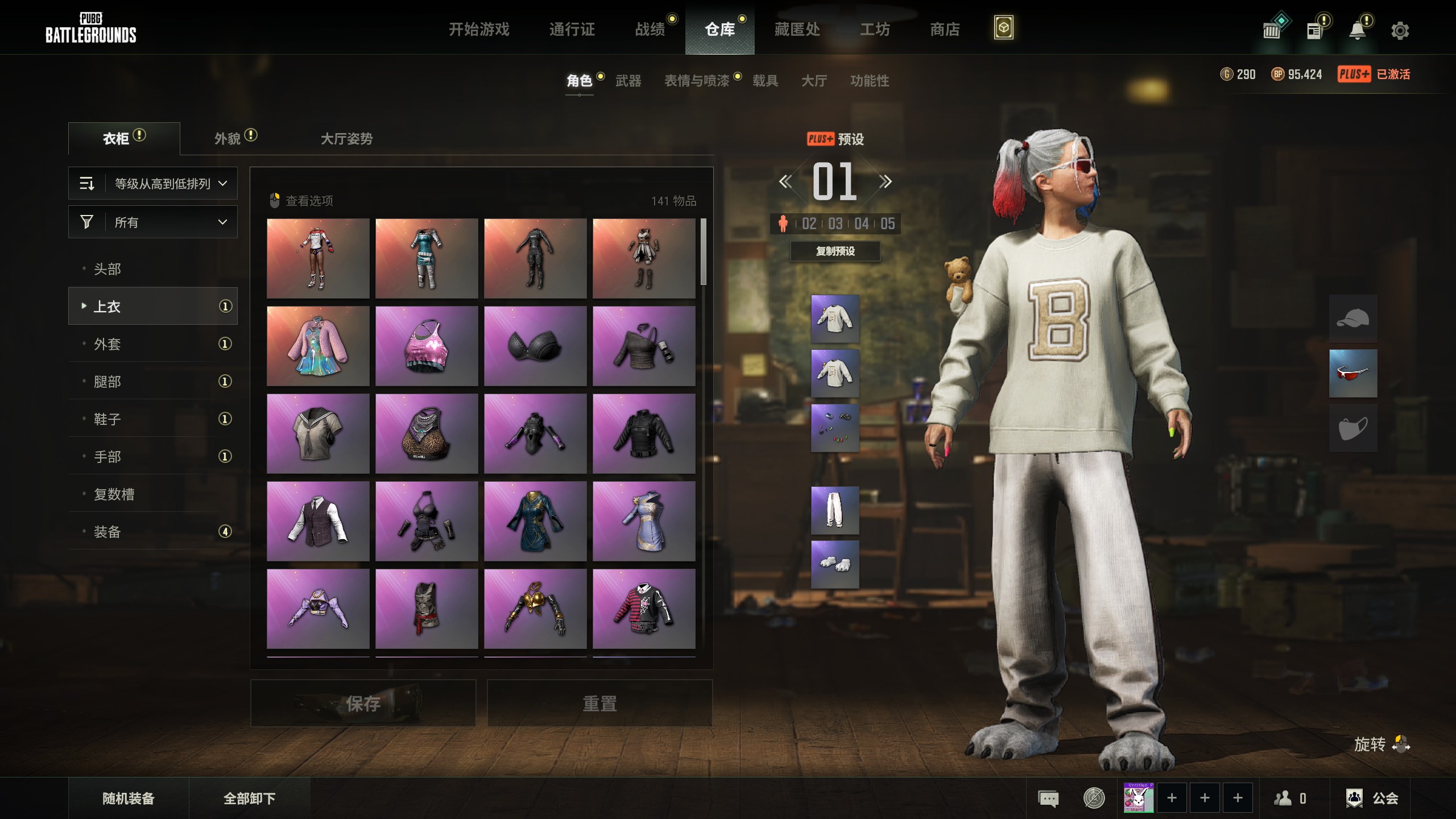Click the 重置 reset button
Viewport: 1456px width, 819px height.
599,704
